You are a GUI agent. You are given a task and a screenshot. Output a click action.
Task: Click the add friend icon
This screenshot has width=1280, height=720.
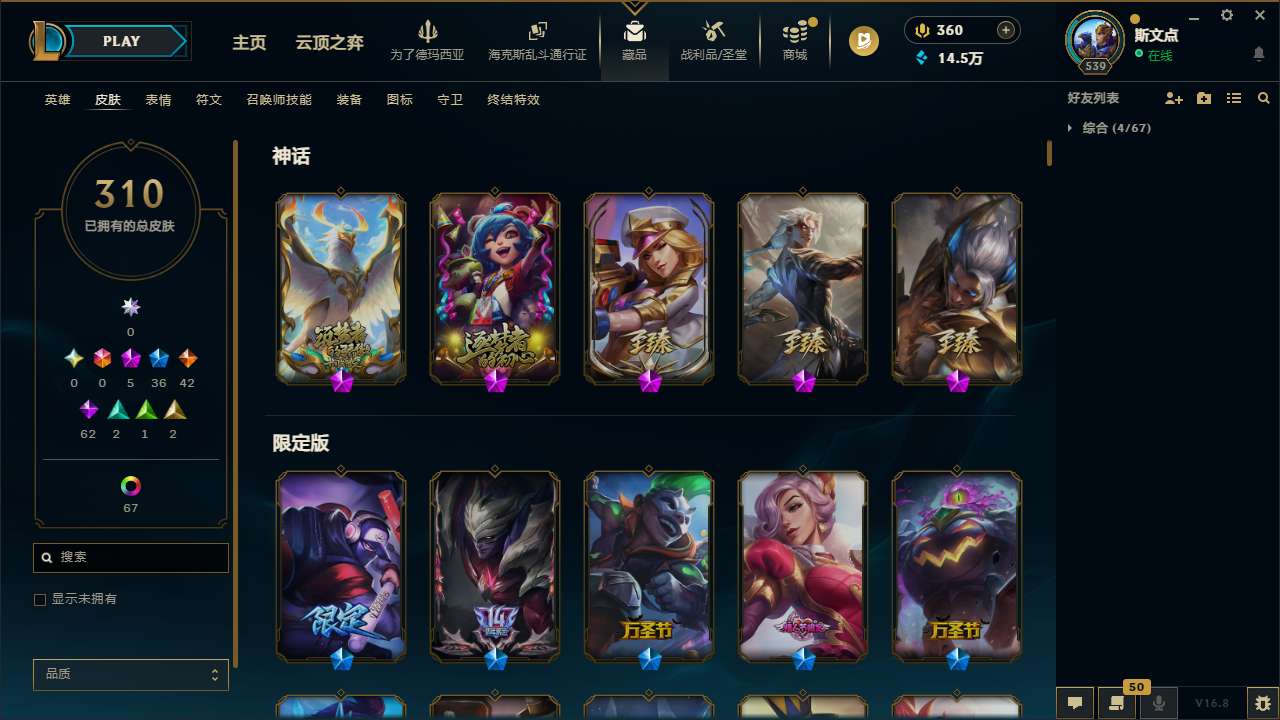[x=1174, y=98]
